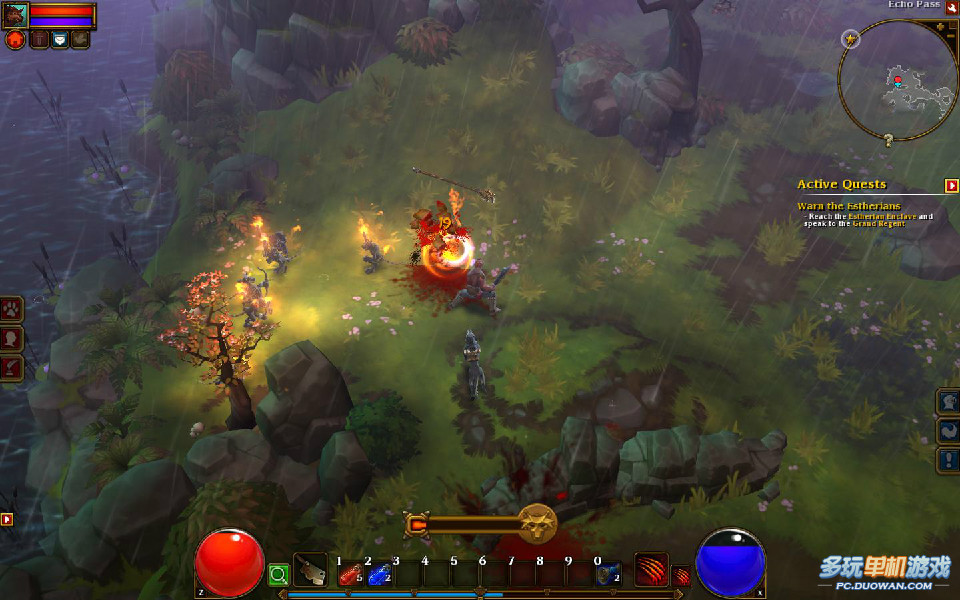Click the question mark below the minimap
The height and width of the screenshot is (600, 960).
pos(887,141)
